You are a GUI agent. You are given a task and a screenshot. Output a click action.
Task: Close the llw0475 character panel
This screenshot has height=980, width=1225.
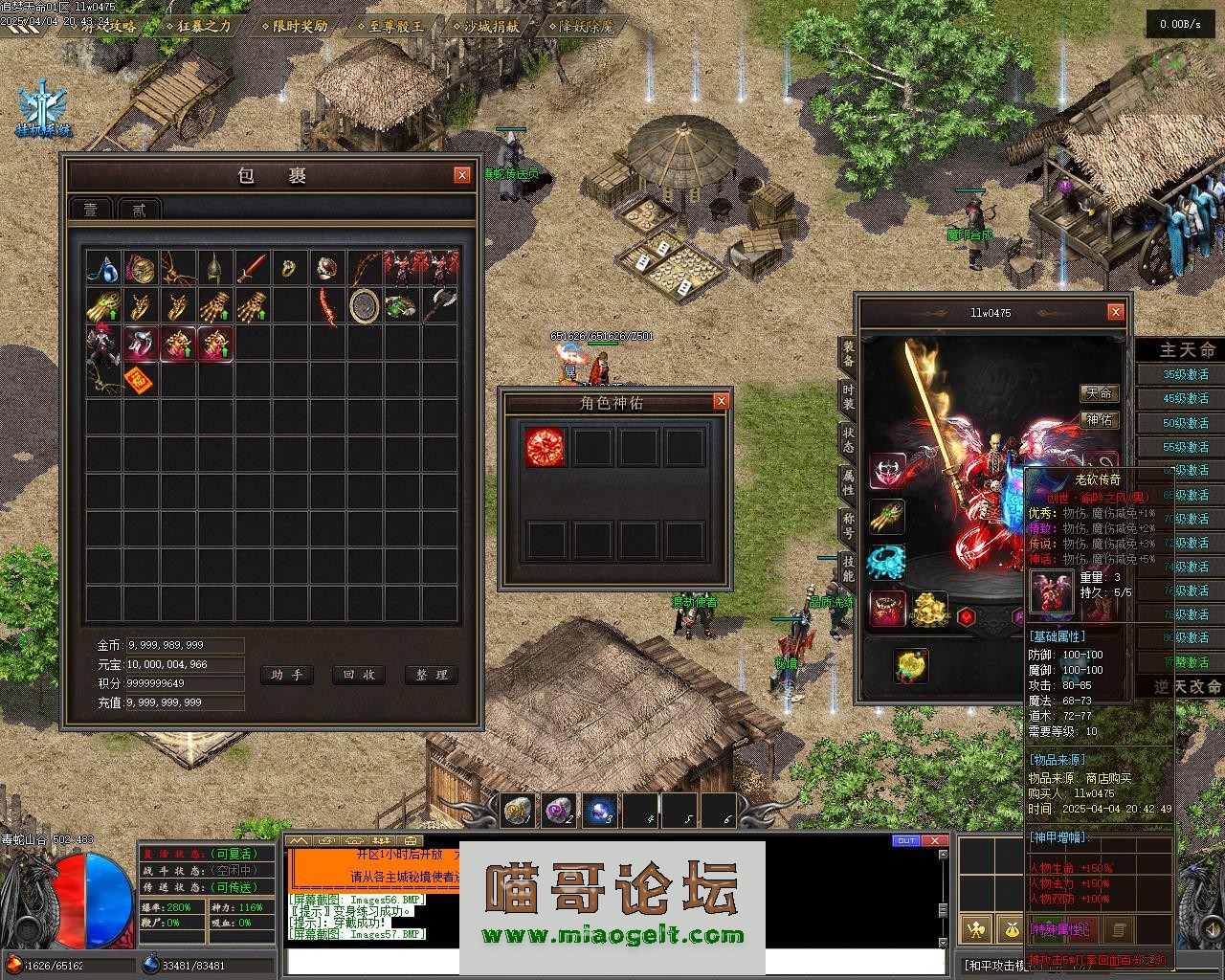tap(1115, 312)
